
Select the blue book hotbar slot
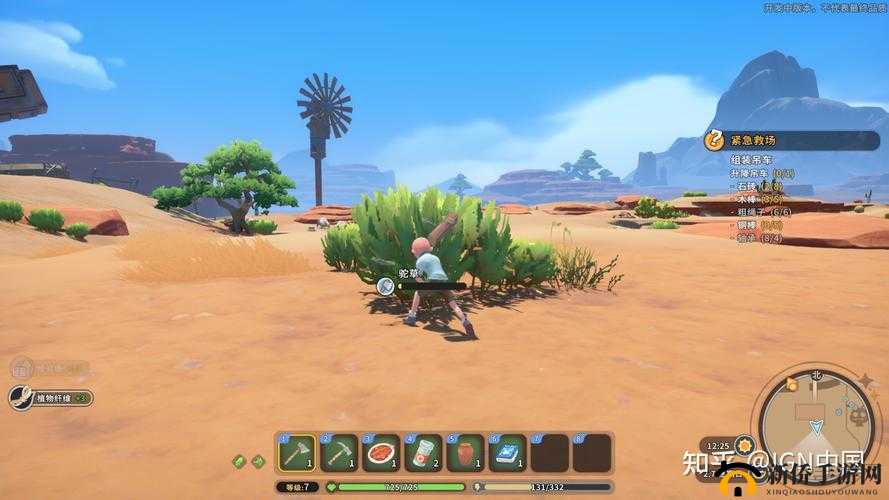click(507, 453)
